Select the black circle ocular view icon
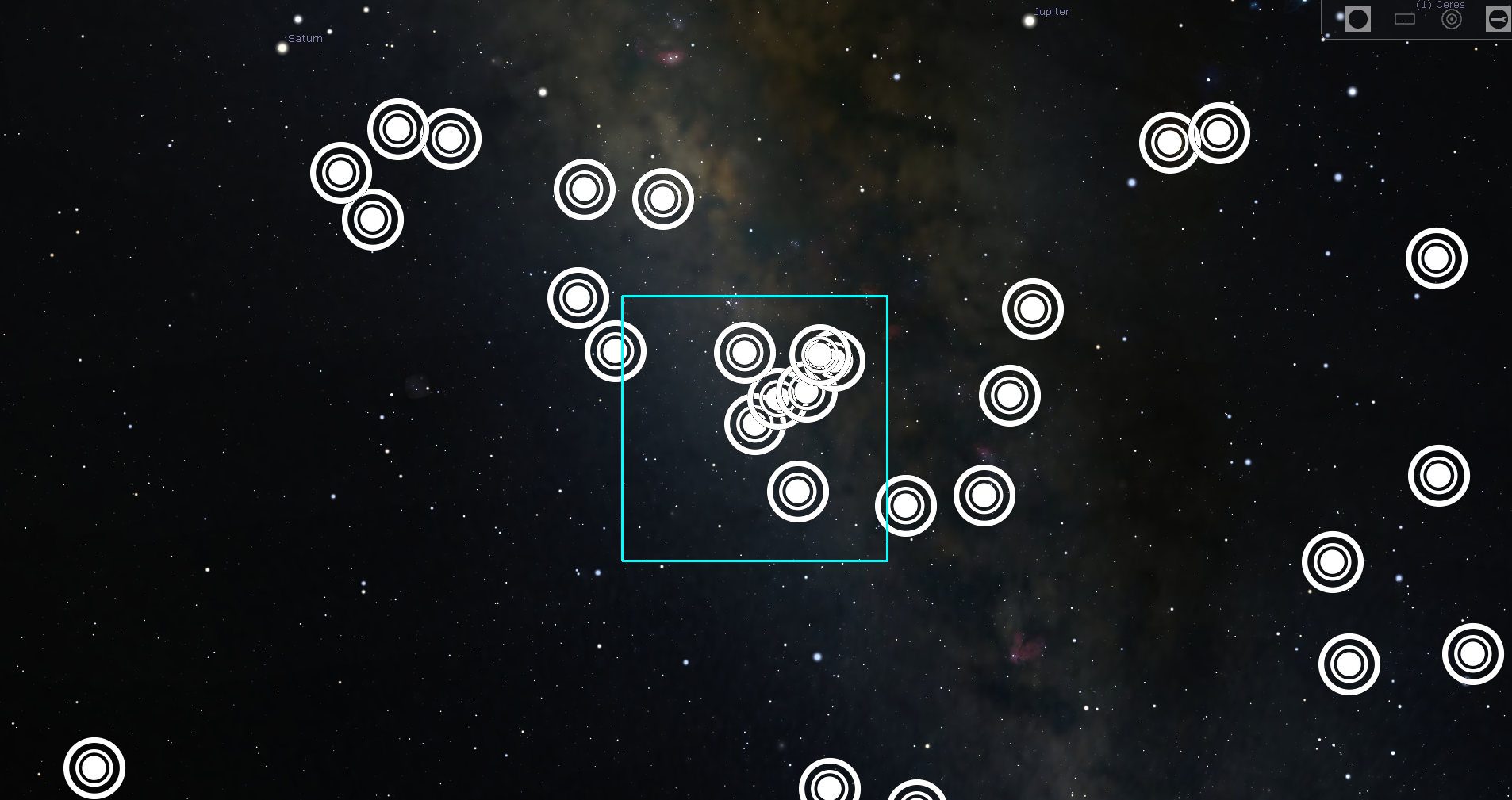 point(1358,18)
